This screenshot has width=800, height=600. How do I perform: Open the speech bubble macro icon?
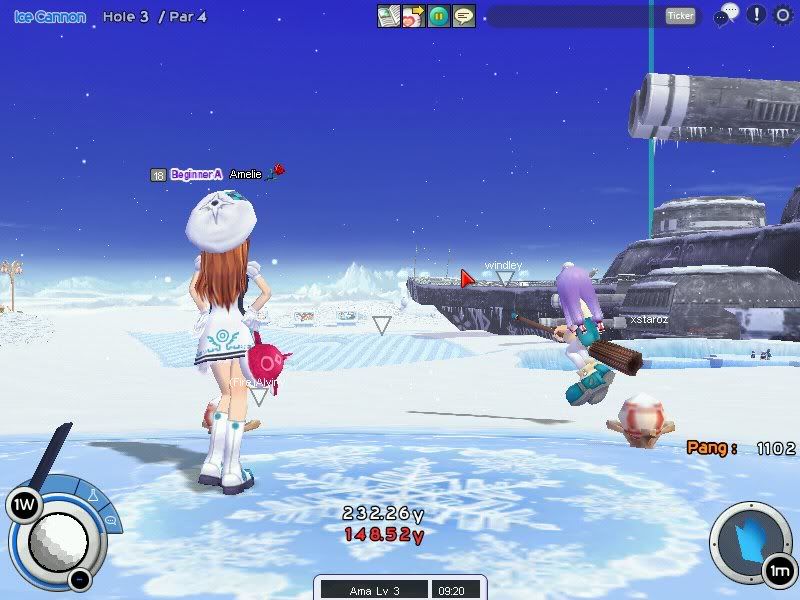coord(464,16)
